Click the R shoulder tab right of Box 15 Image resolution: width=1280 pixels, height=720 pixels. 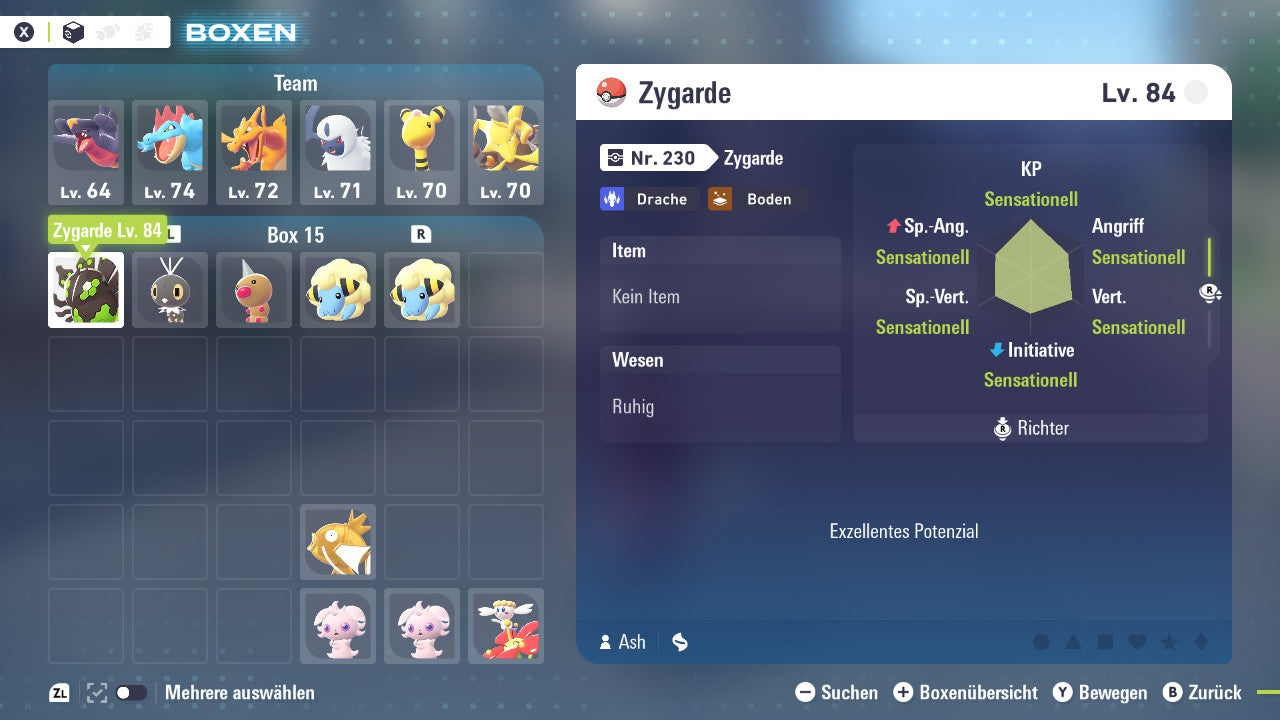(x=421, y=235)
